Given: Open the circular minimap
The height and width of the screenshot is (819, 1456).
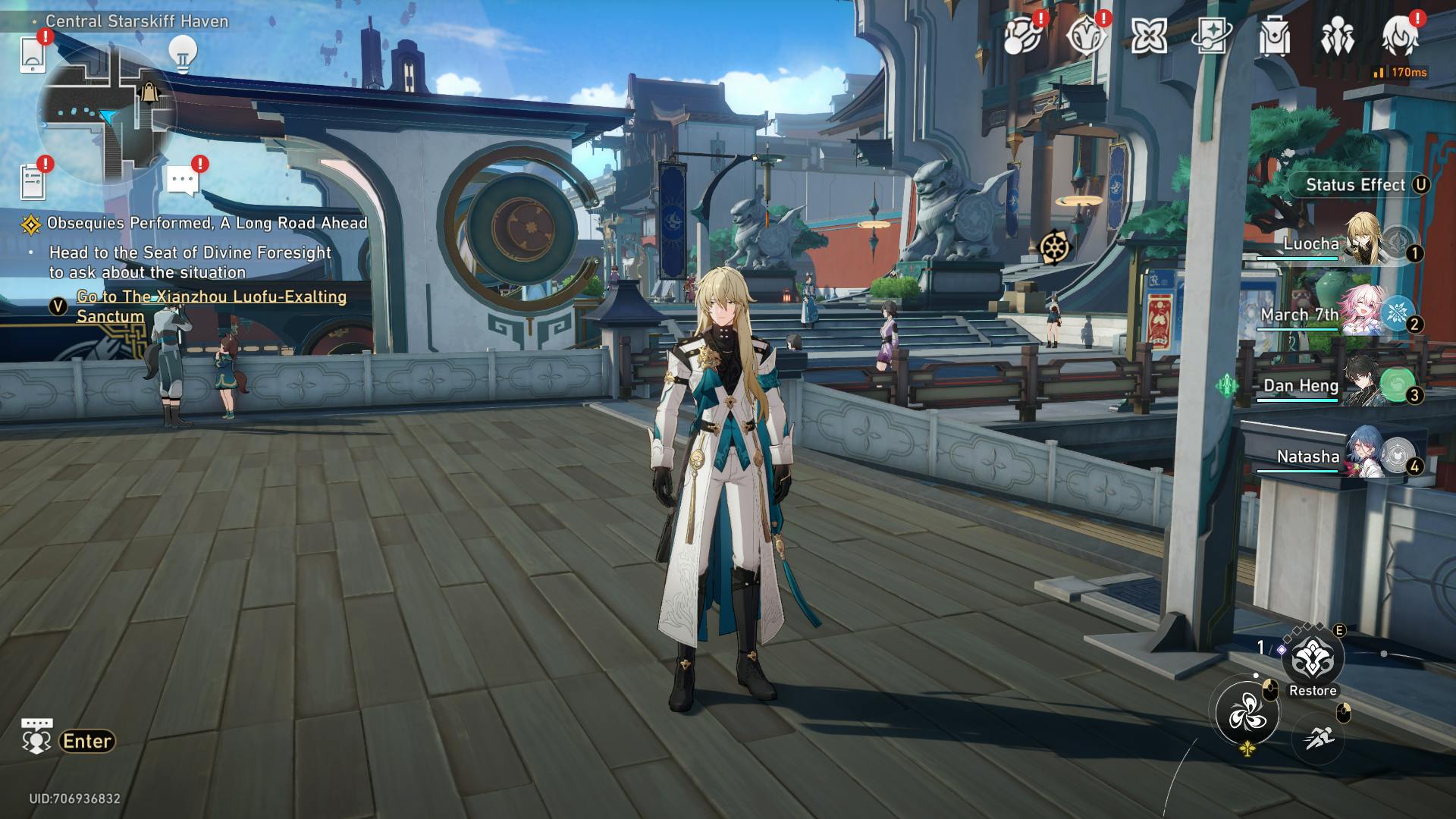Looking at the screenshot, I should click(106, 114).
